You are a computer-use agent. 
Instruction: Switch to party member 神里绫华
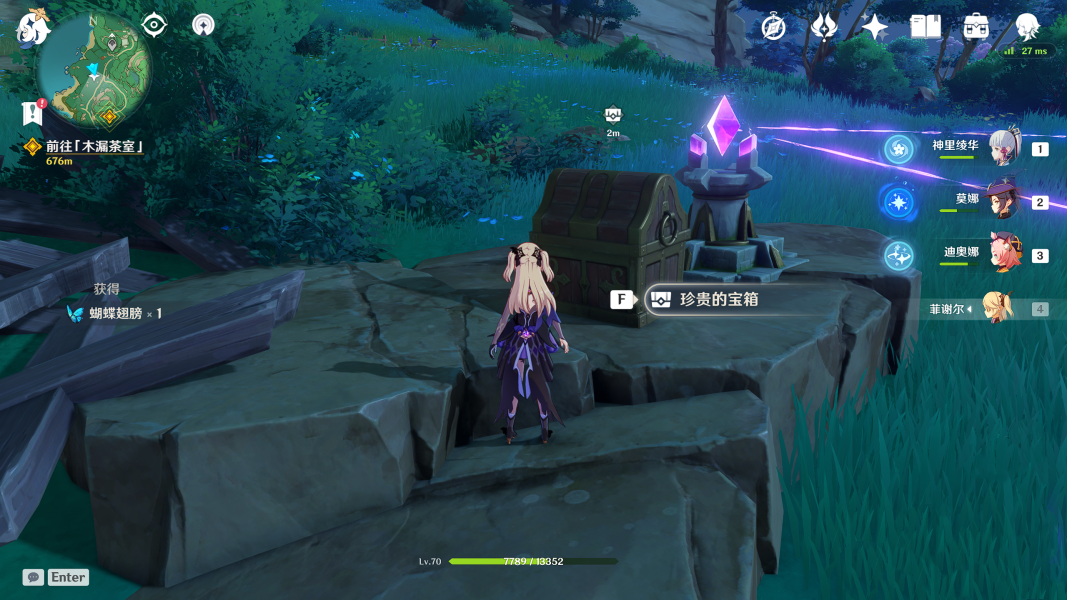[1003, 148]
